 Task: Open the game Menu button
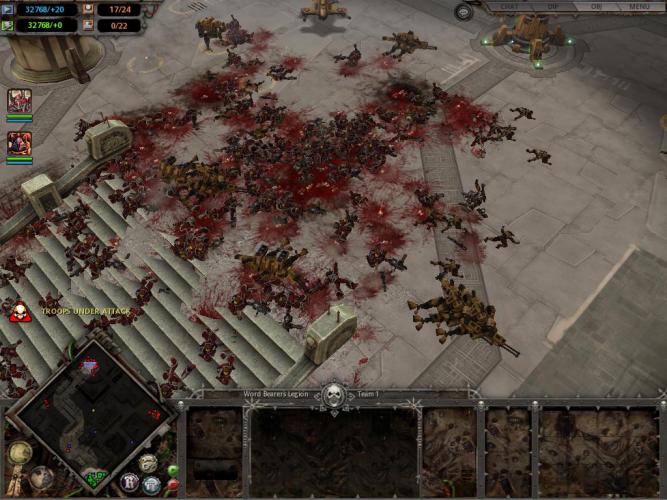tap(640, 7)
